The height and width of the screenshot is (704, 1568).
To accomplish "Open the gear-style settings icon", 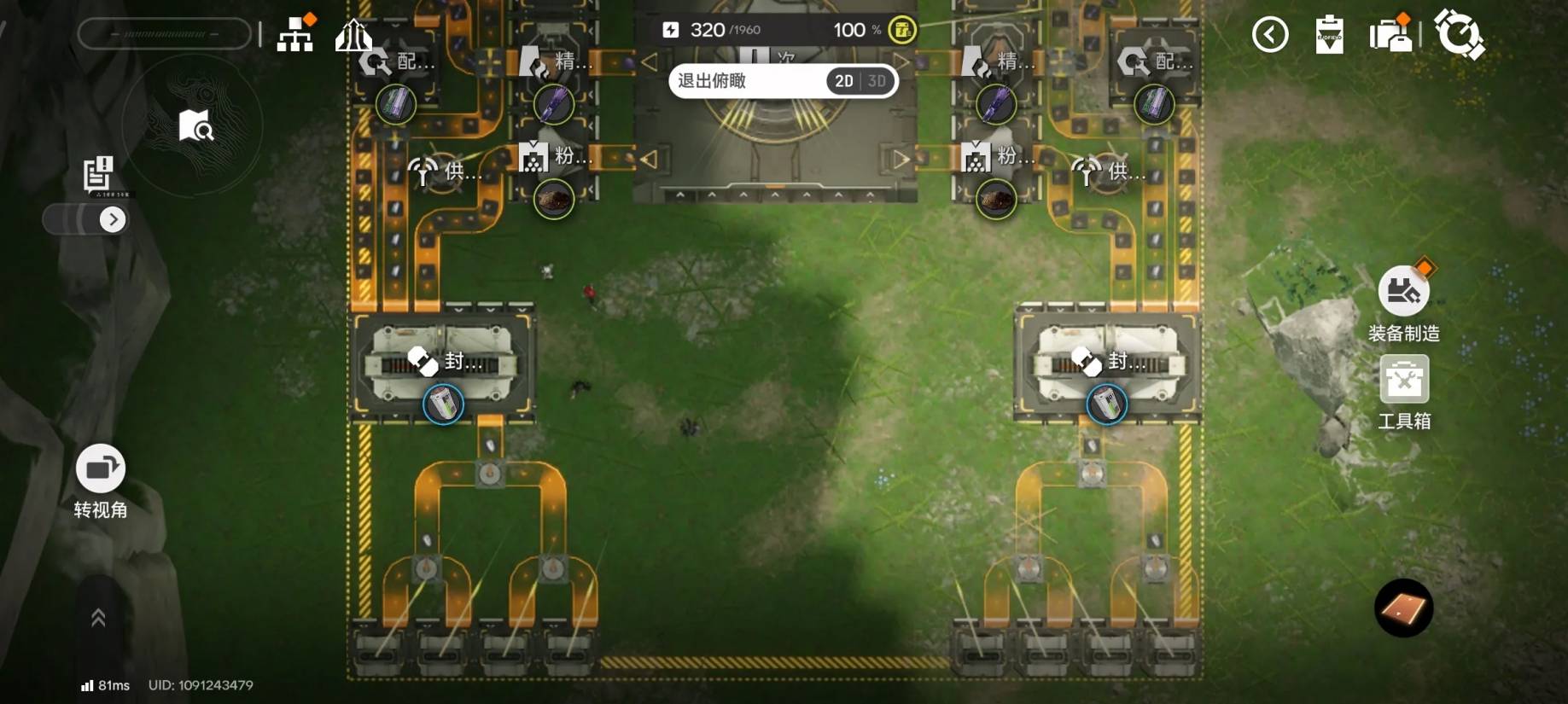I will 1459,35.
